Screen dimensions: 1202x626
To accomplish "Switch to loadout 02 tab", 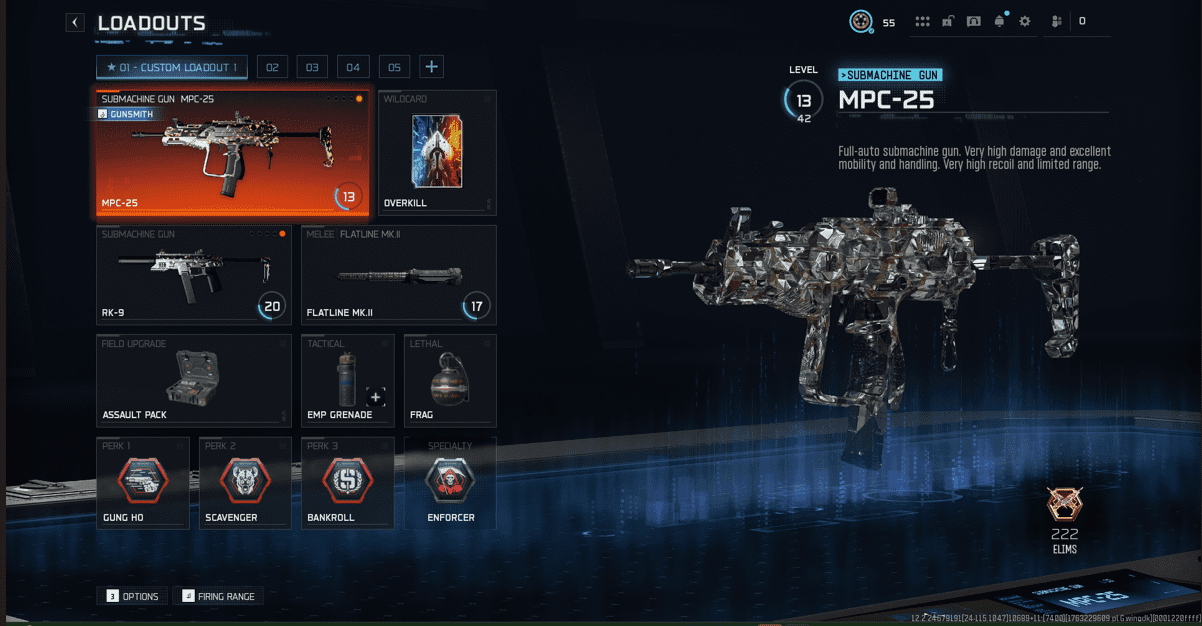I will pyautogui.click(x=272, y=67).
